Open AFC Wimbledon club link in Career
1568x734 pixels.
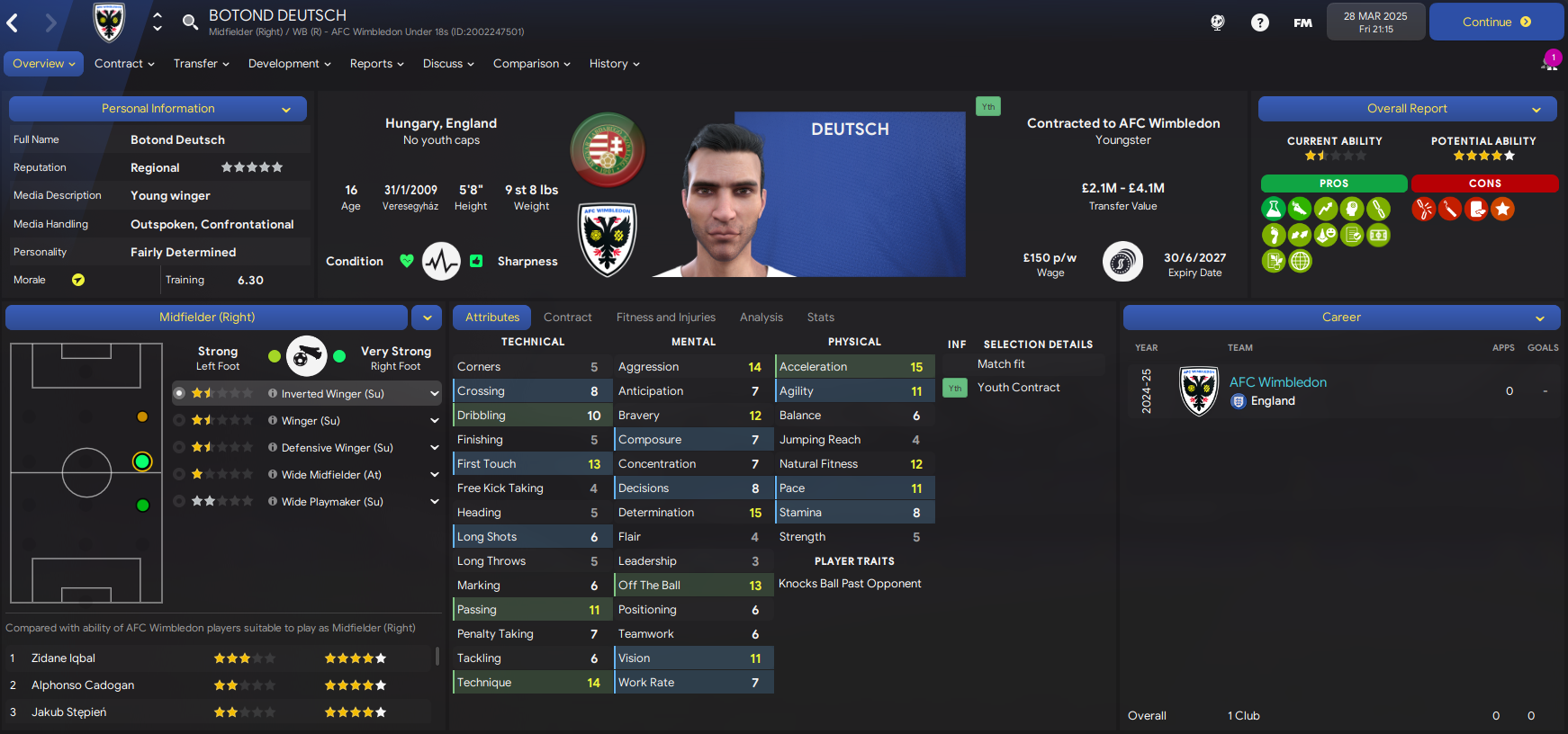coord(1277,382)
